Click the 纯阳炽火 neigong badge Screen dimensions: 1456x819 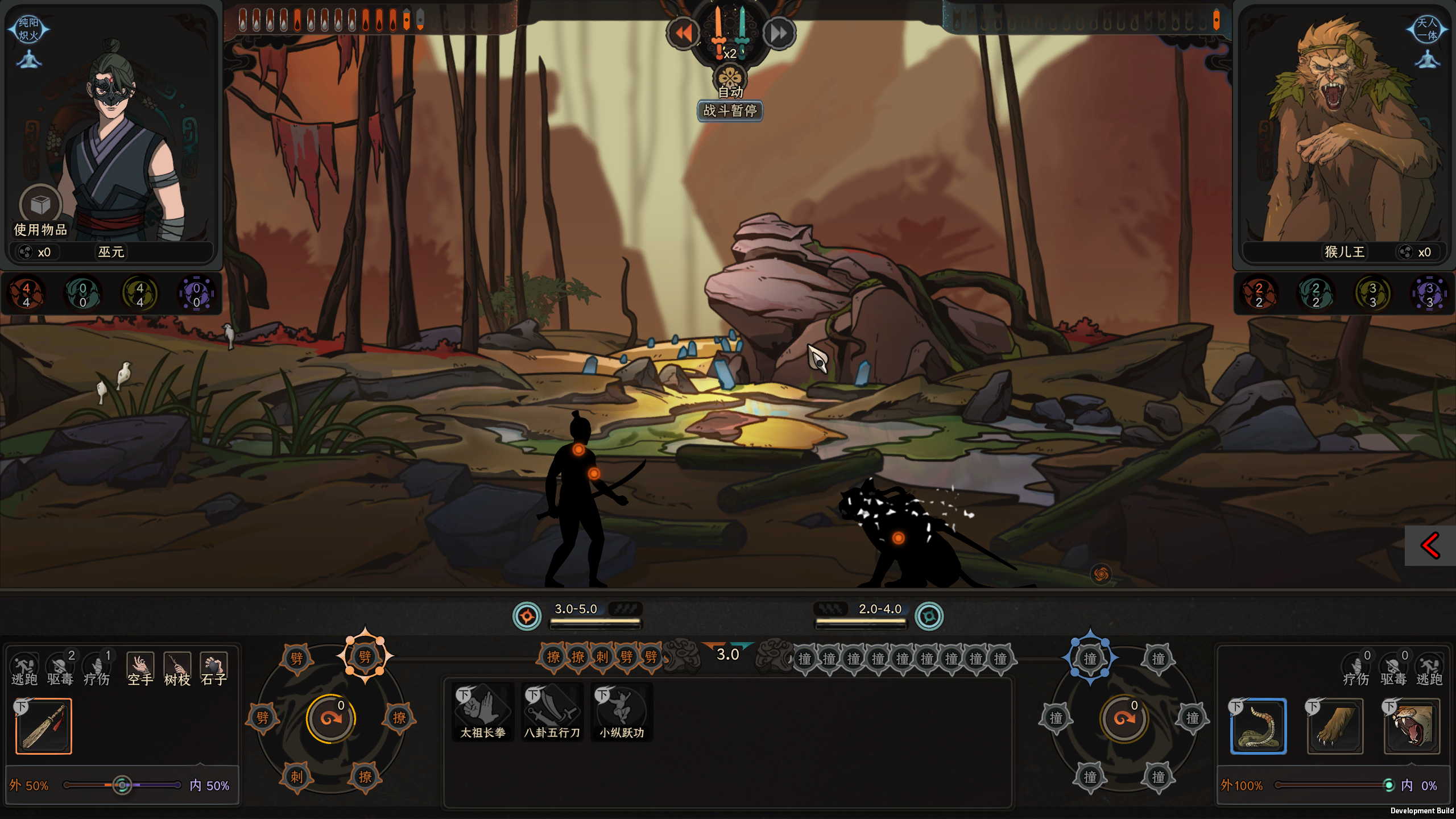point(28,30)
